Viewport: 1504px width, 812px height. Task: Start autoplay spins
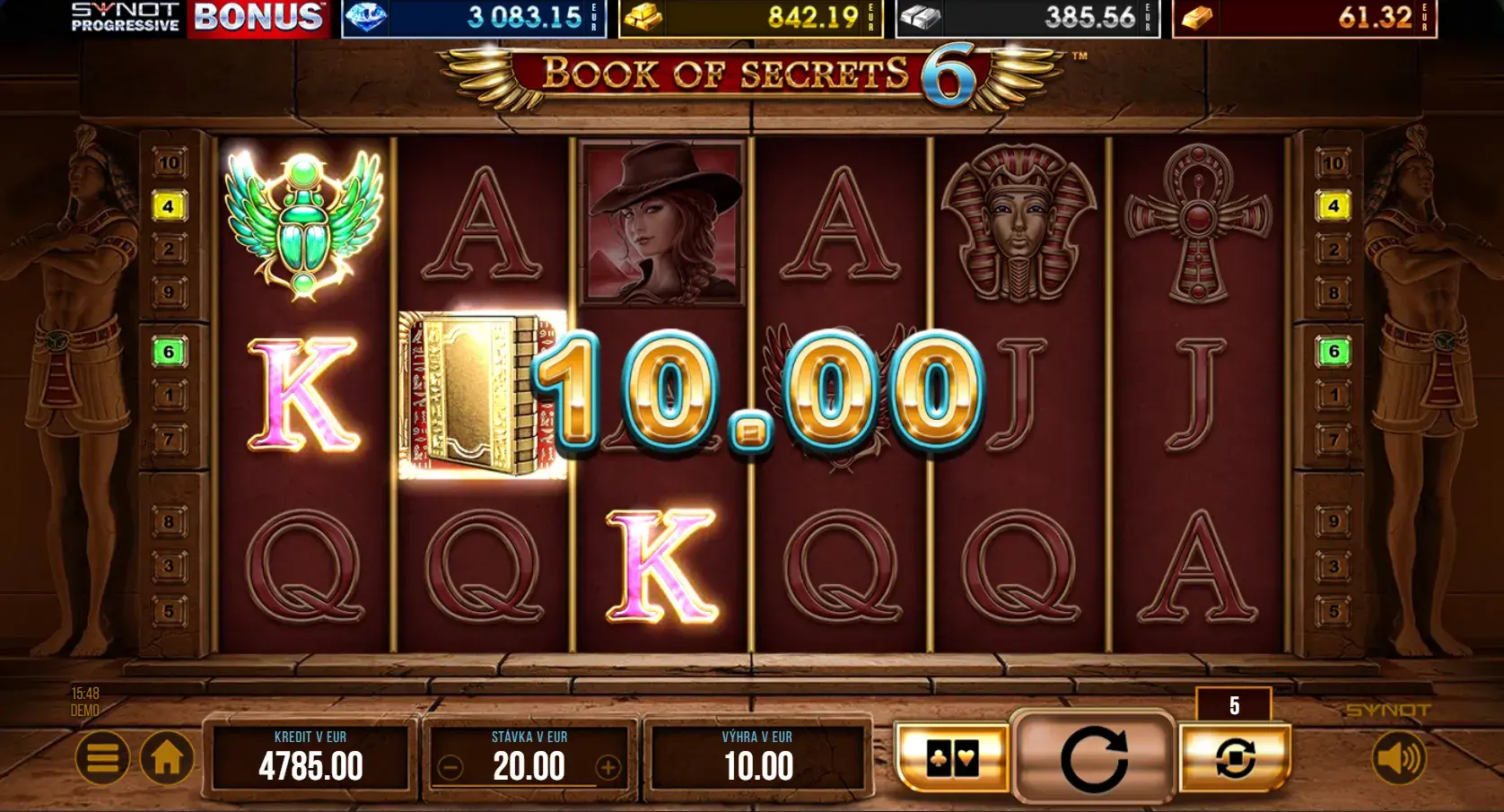click(x=1235, y=759)
